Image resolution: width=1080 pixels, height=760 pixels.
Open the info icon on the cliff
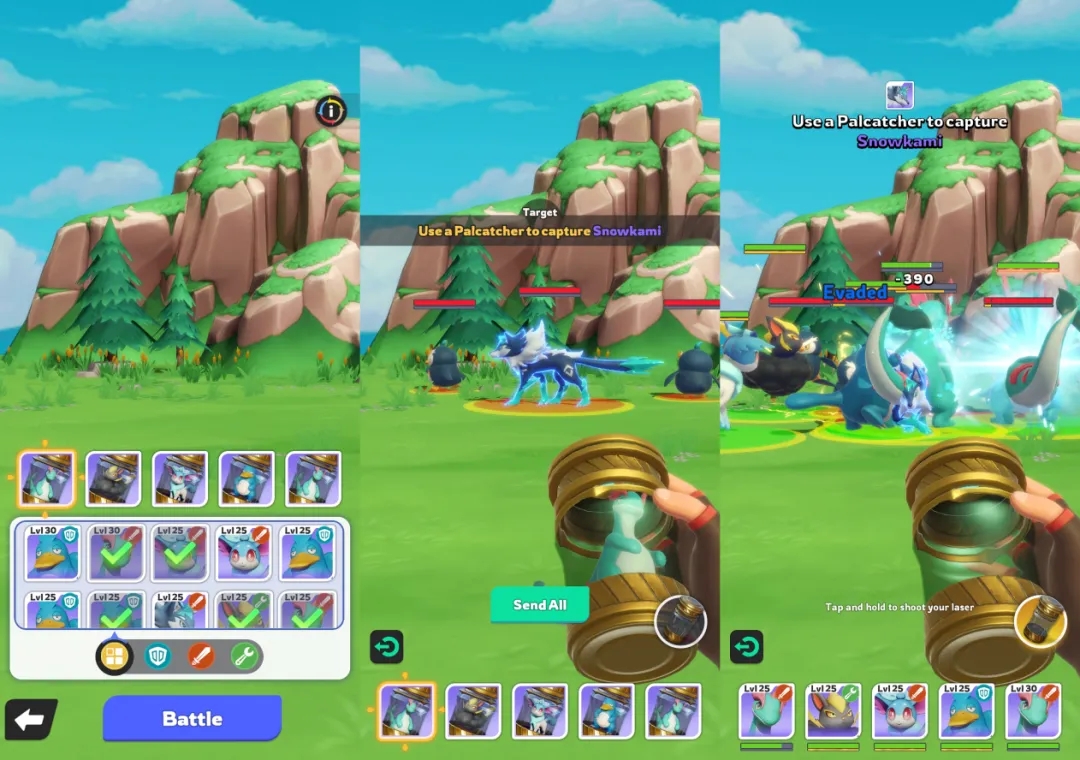tap(330, 110)
